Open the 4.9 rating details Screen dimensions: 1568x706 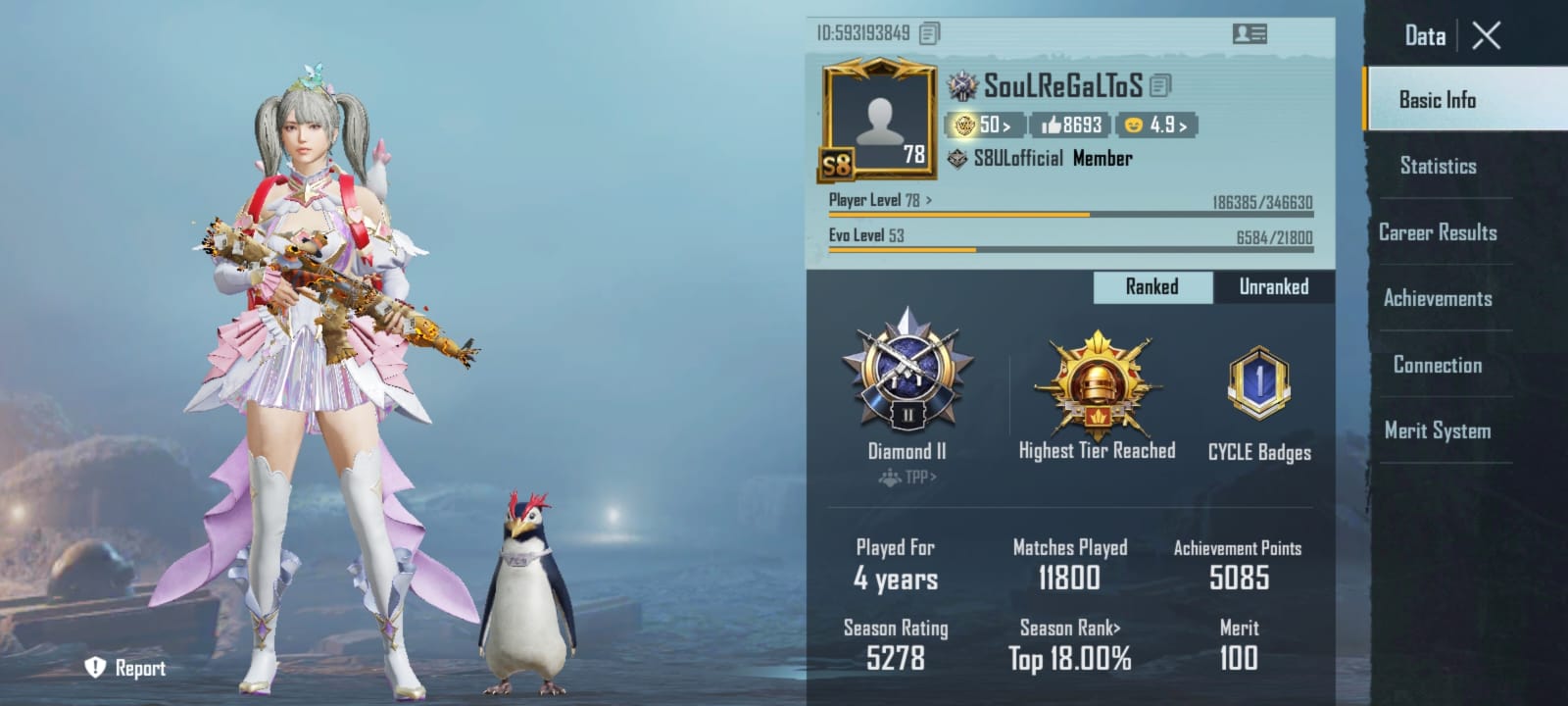pos(1156,126)
